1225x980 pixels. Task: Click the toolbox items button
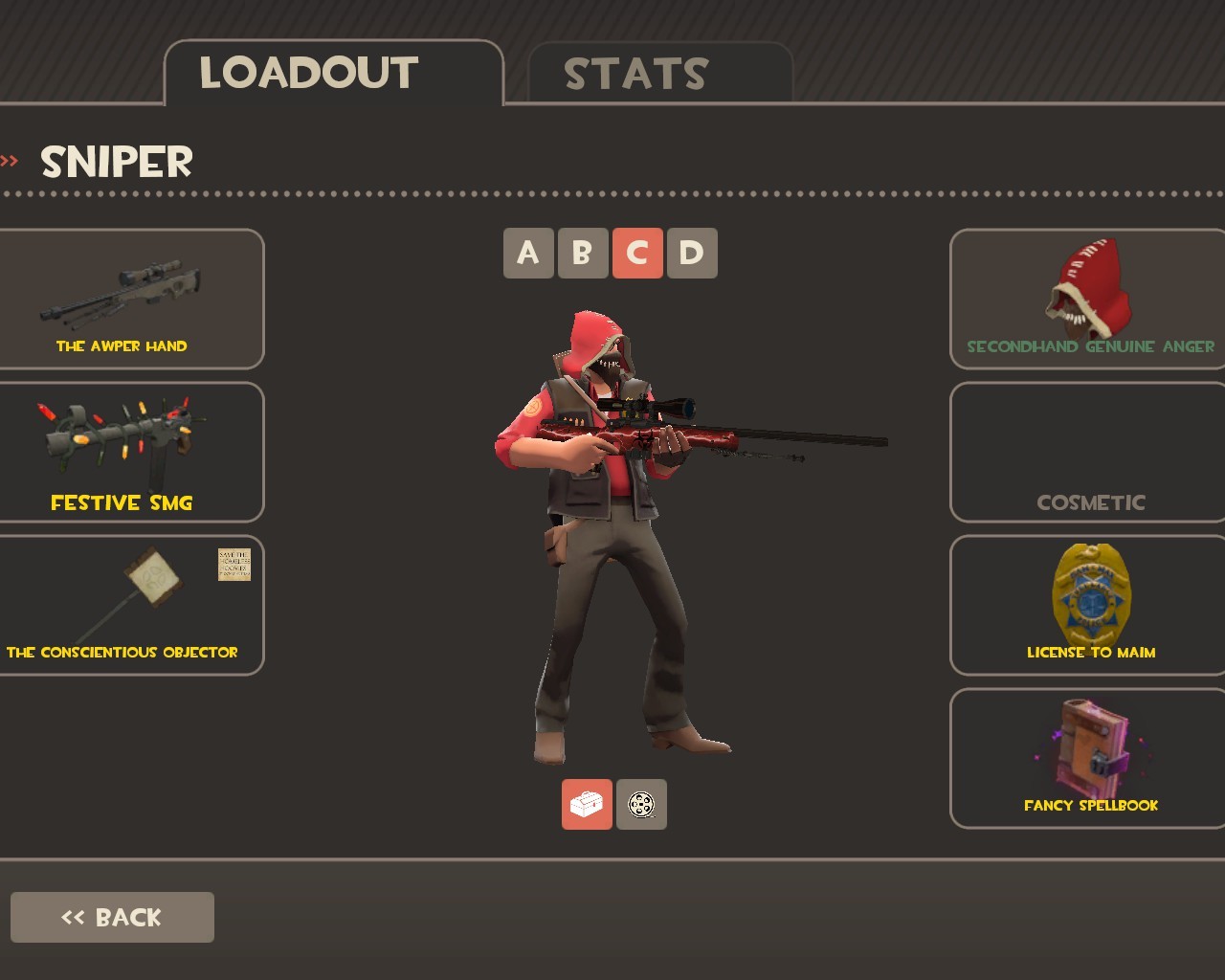587,804
